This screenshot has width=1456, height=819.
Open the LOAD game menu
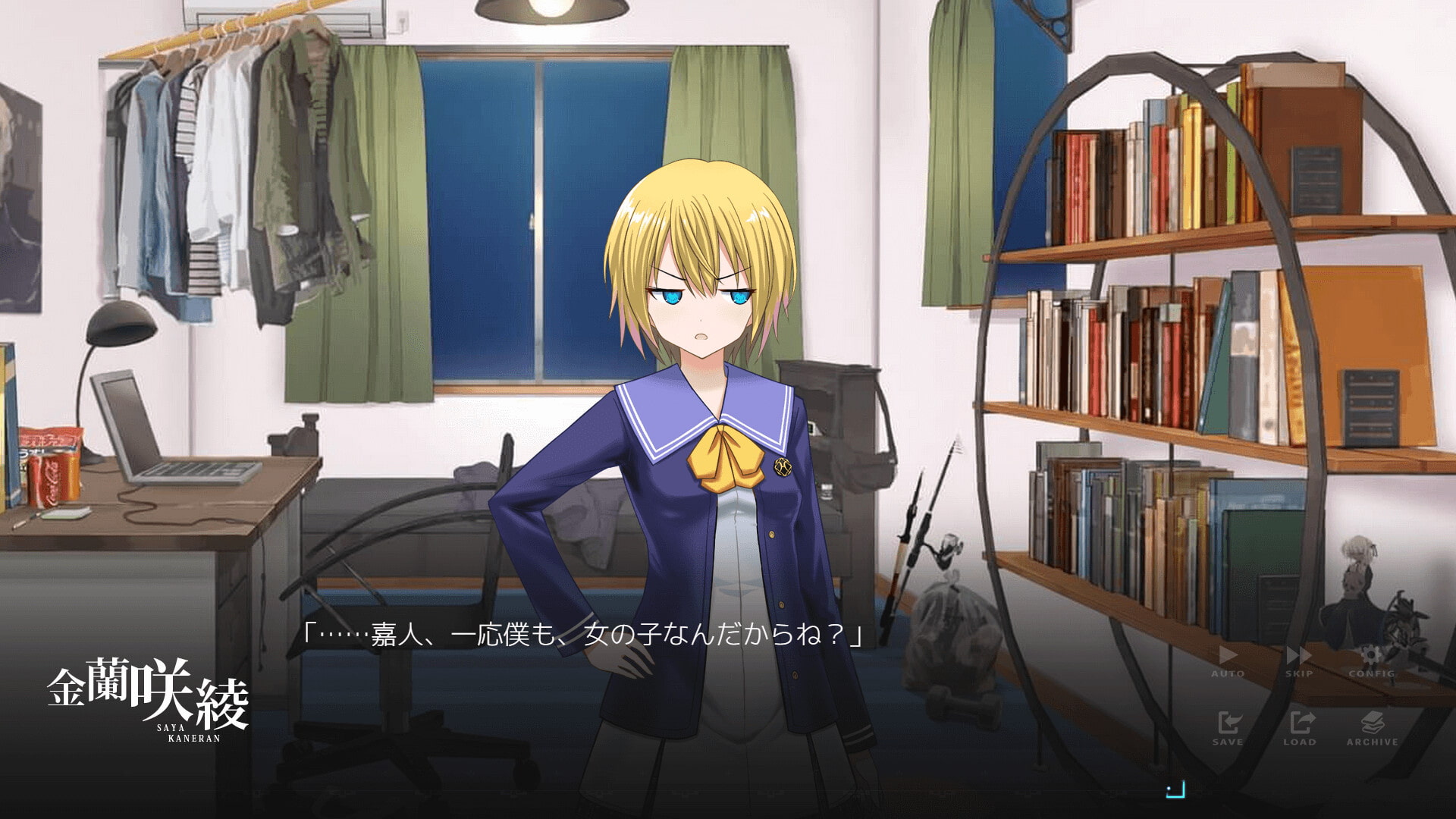[x=1299, y=728]
